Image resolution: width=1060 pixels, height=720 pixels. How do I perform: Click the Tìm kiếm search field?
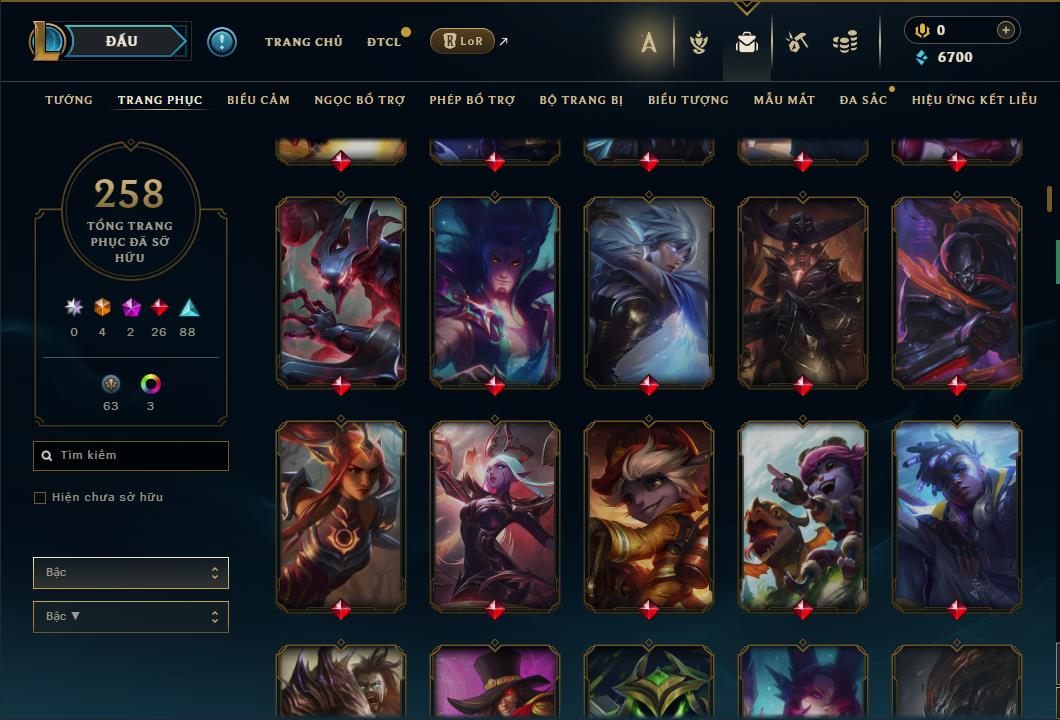point(131,456)
